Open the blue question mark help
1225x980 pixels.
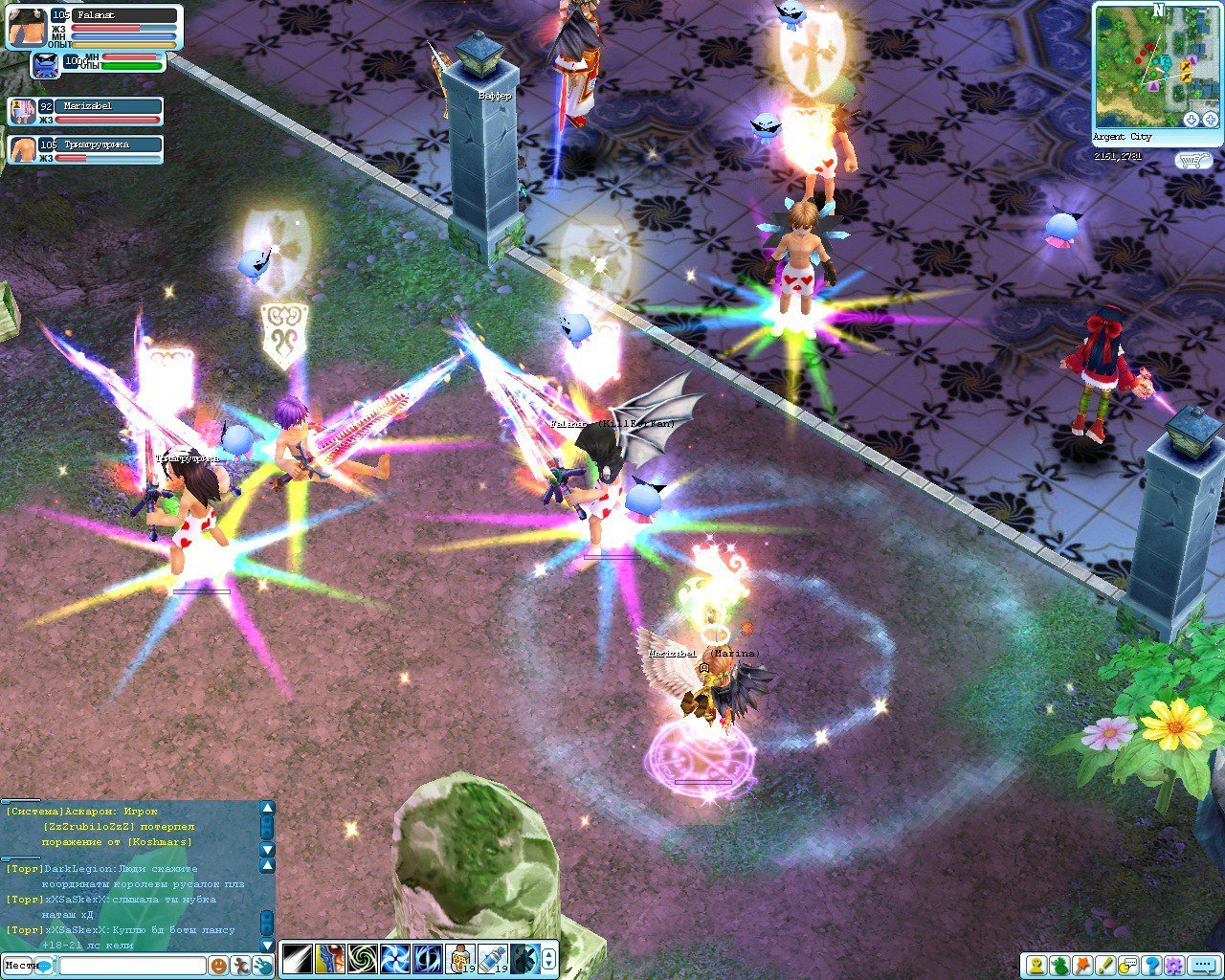point(1152,965)
